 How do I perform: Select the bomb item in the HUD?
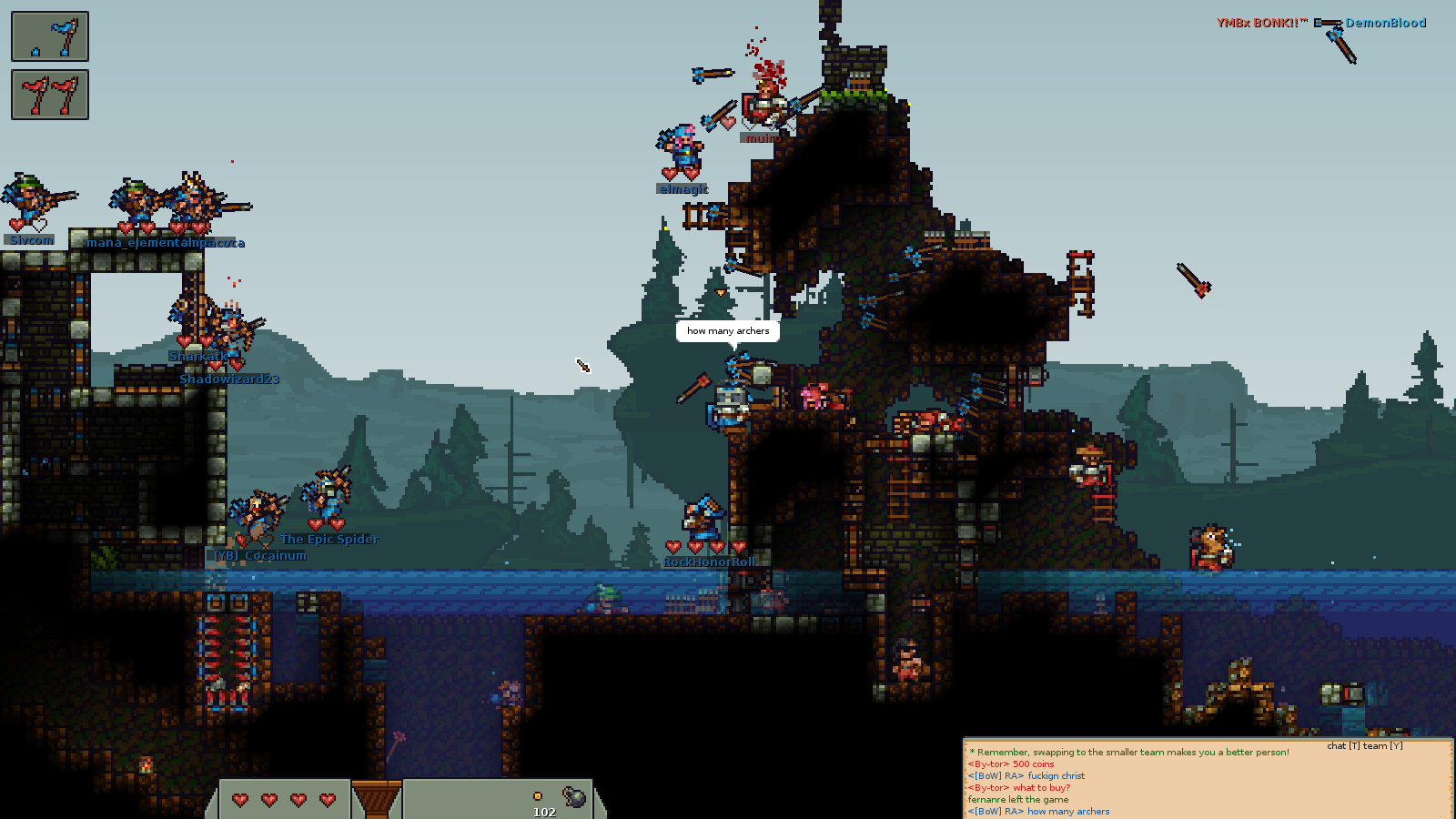pyautogui.click(x=574, y=797)
